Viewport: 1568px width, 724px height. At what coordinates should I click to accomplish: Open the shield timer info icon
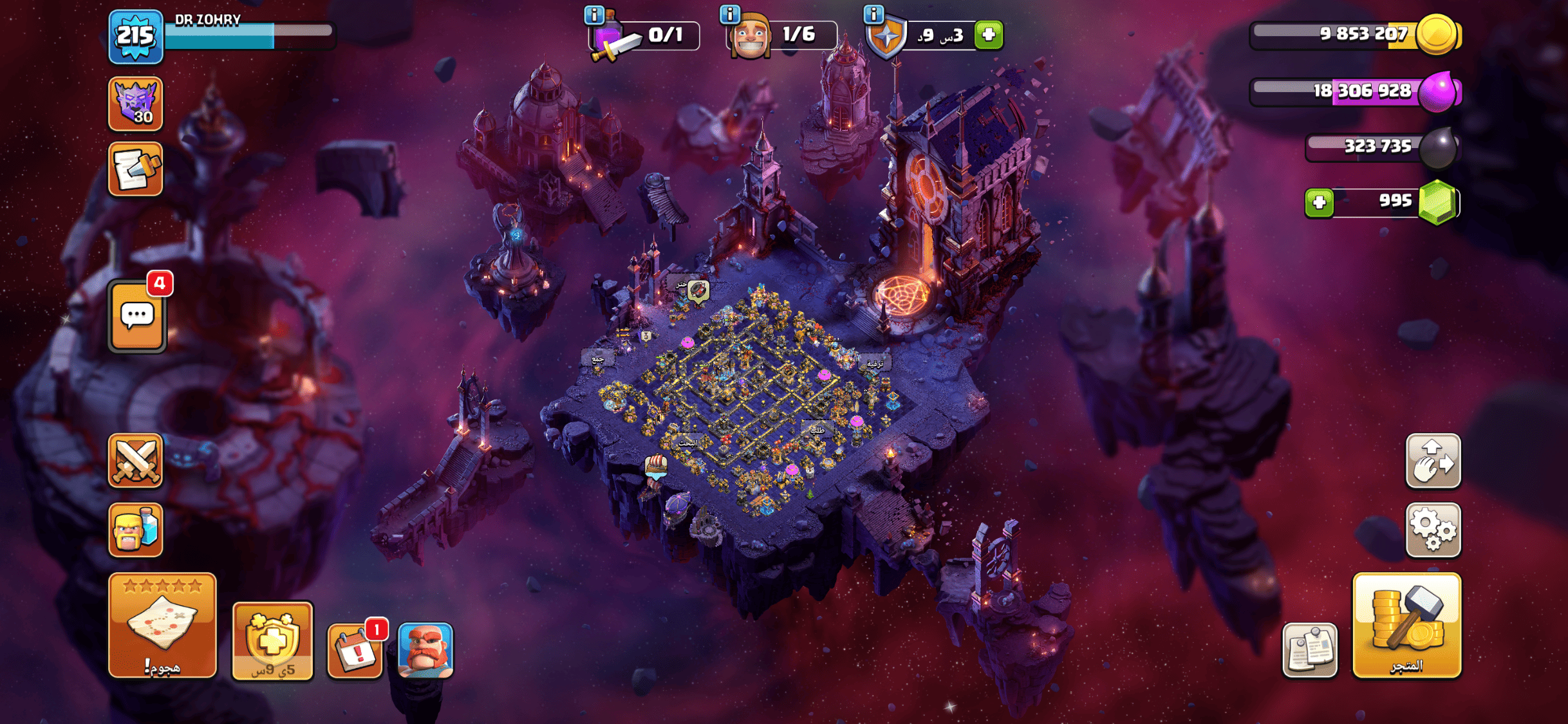click(x=873, y=14)
